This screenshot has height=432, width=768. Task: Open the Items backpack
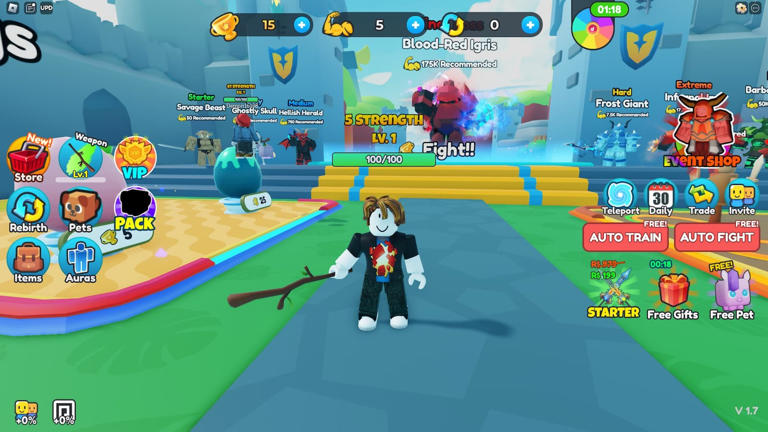28,259
